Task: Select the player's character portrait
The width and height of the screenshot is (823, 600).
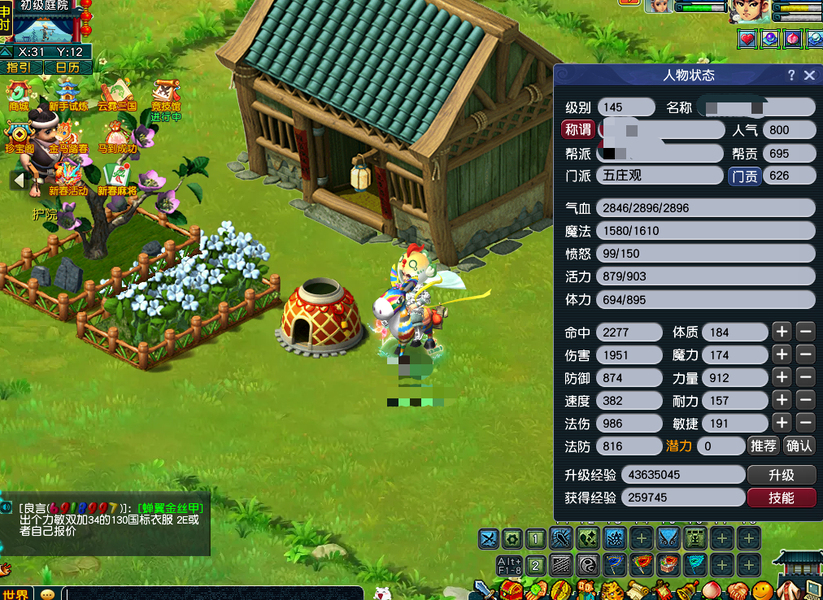Action: (753, 11)
